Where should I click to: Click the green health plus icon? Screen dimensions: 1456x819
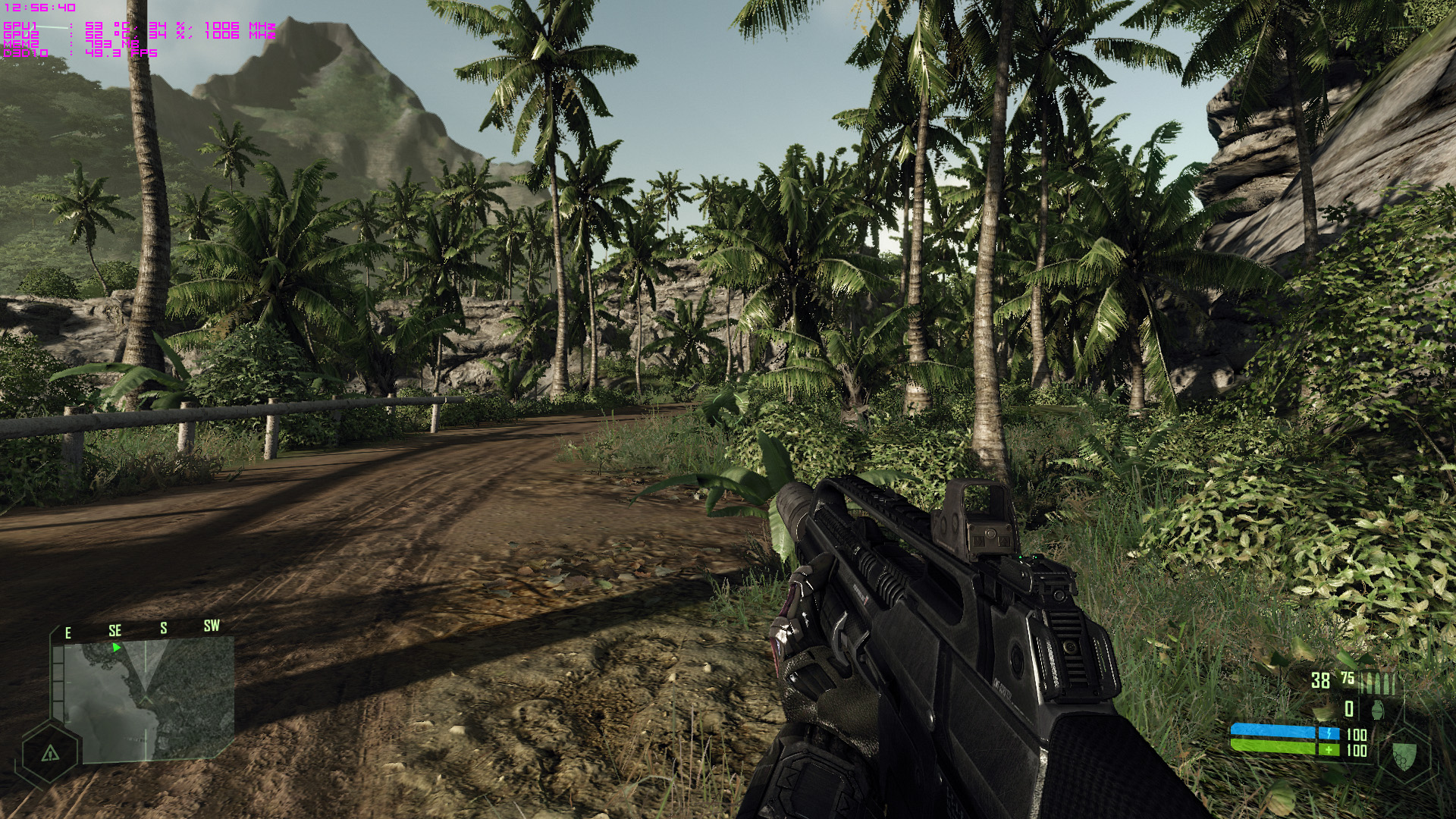[1329, 749]
